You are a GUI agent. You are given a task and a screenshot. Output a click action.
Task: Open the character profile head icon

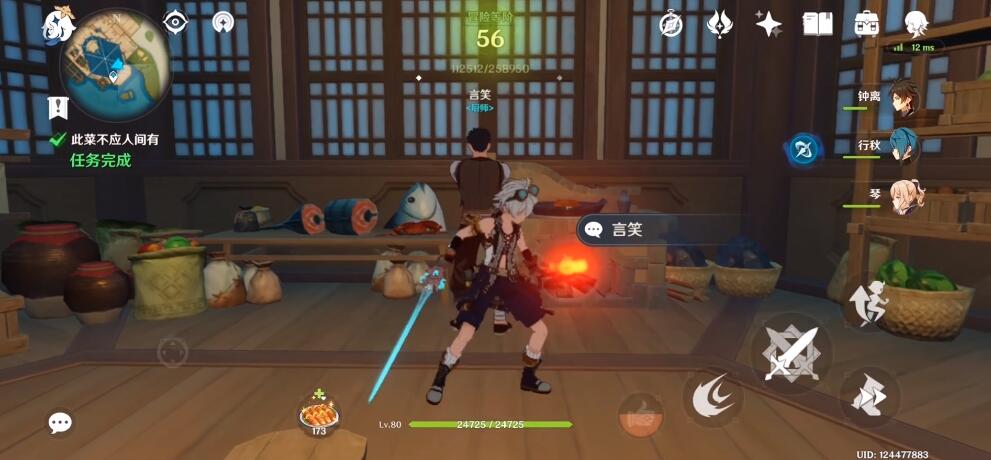tap(915, 24)
